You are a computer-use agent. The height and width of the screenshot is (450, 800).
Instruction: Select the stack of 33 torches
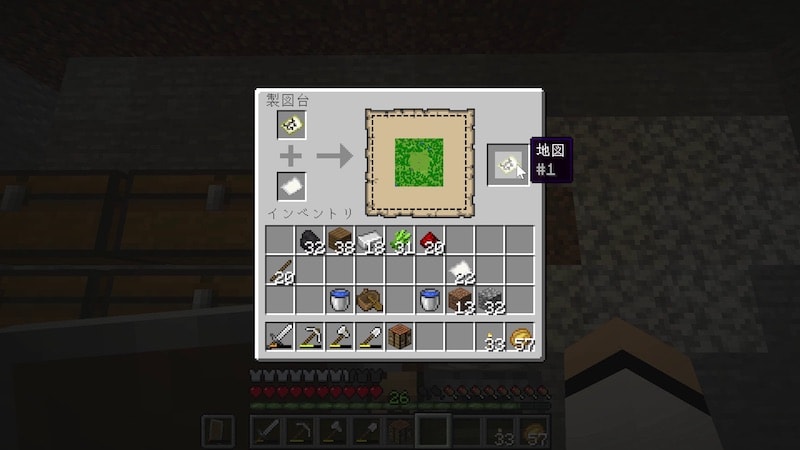(x=490, y=337)
